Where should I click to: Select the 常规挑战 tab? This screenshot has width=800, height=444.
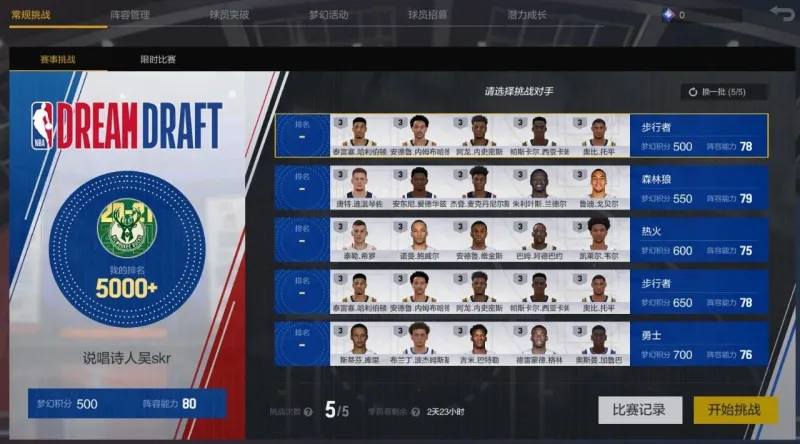[x=30, y=15]
